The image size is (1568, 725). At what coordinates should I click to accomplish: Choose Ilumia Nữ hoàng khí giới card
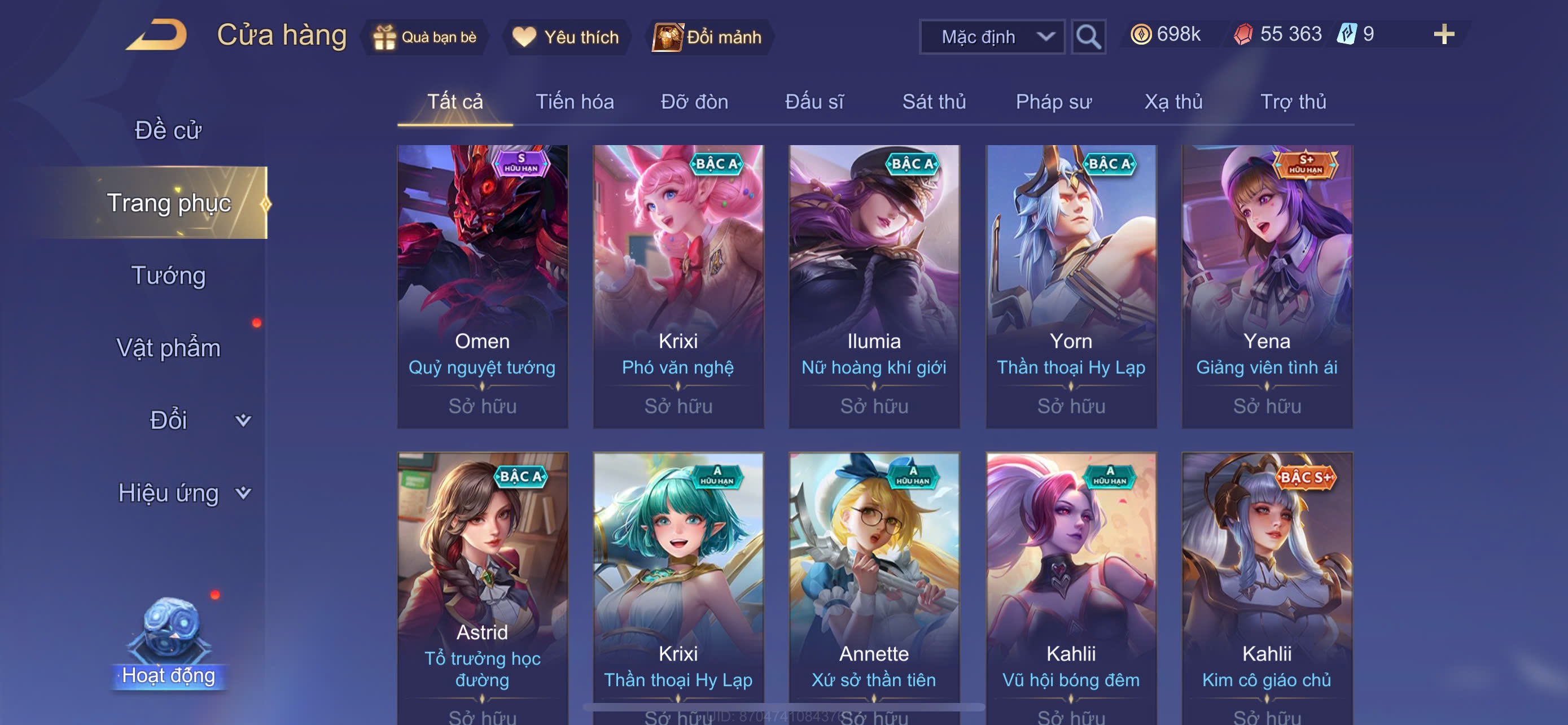874,286
